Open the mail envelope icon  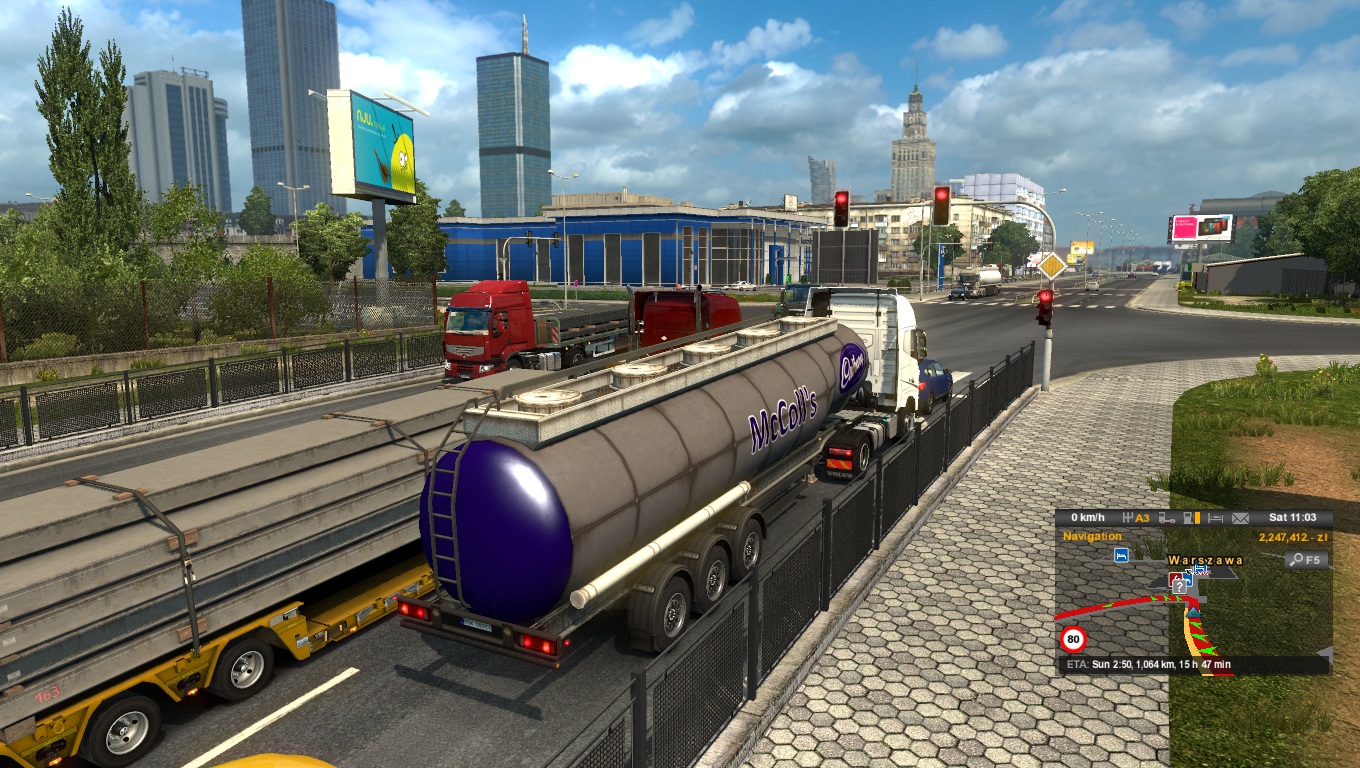click(x=1240, y=518)
